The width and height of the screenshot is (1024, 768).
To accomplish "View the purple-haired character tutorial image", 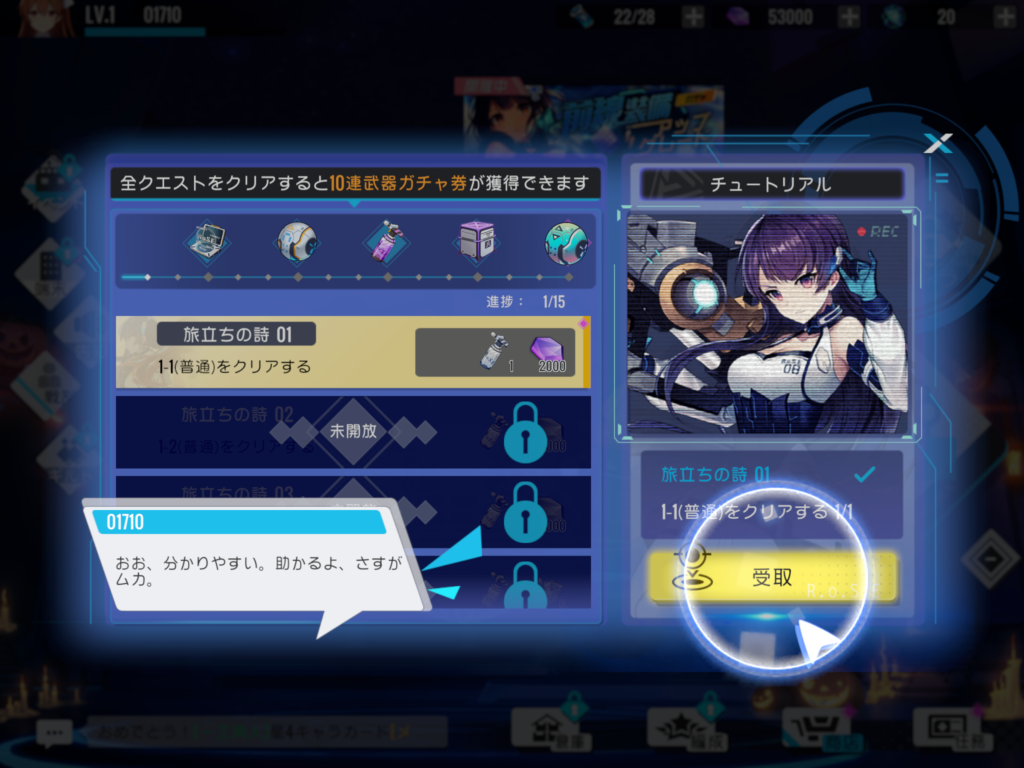I will [768, 322].
